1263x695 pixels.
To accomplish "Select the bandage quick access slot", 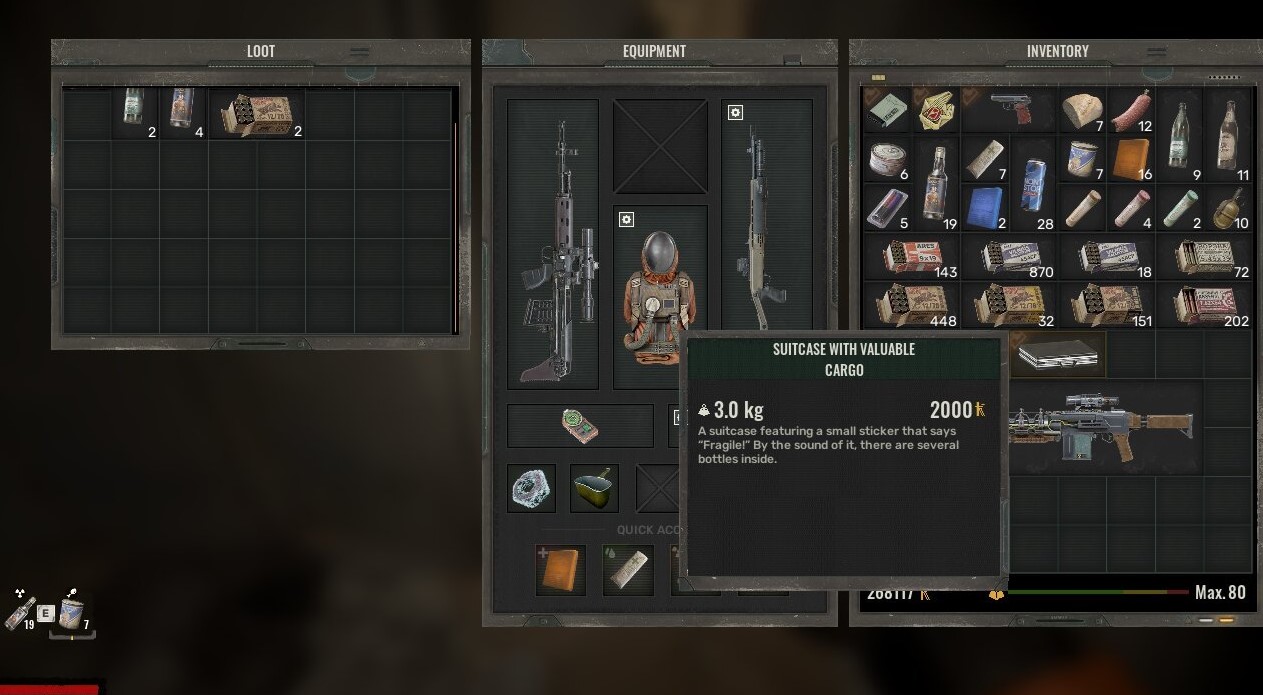I will [x=627, y=570].
